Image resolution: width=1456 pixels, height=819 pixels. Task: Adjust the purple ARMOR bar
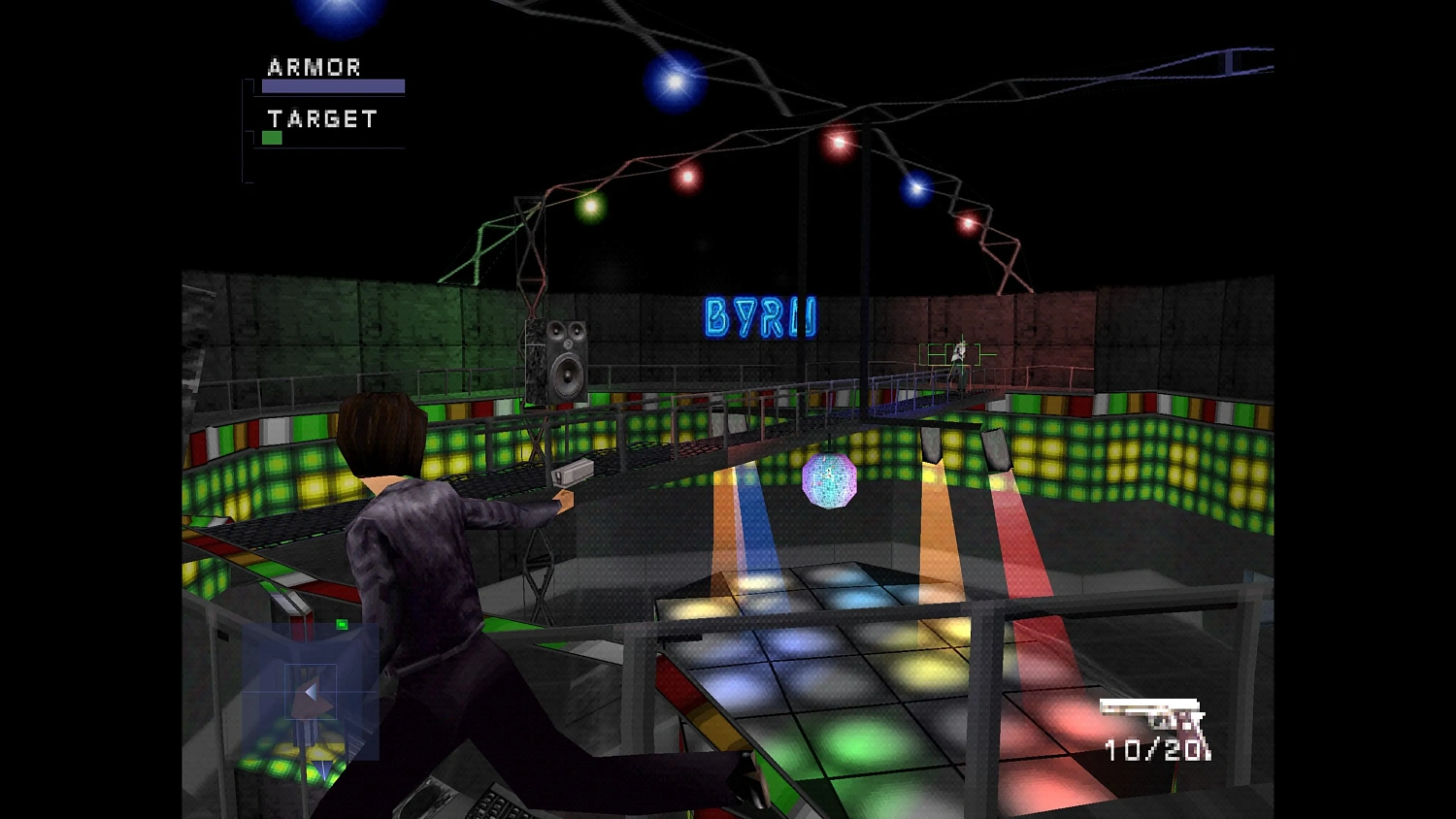pyautogui.click(x=331, y=85)
